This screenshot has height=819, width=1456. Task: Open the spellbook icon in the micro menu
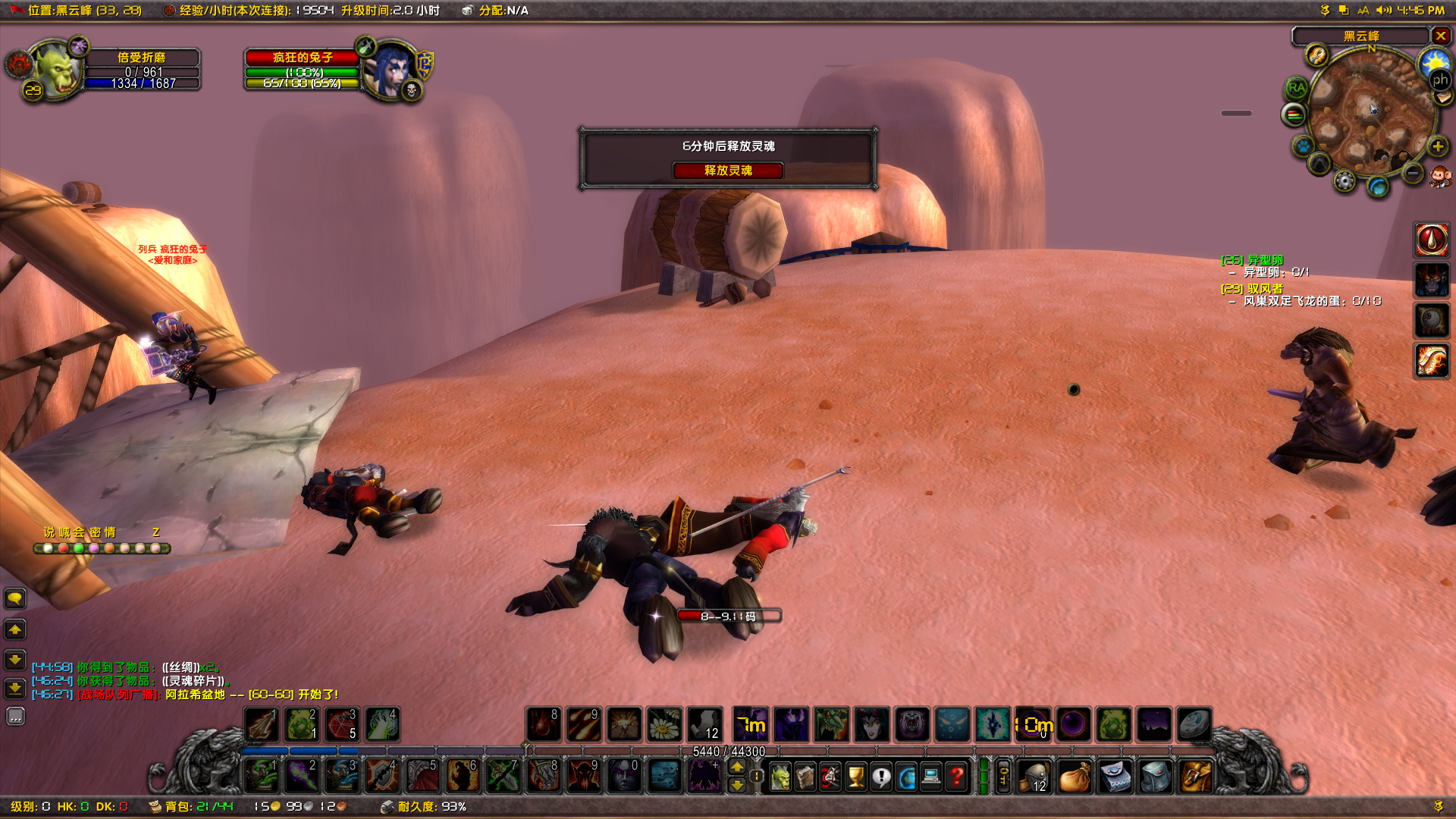(806, 777)
